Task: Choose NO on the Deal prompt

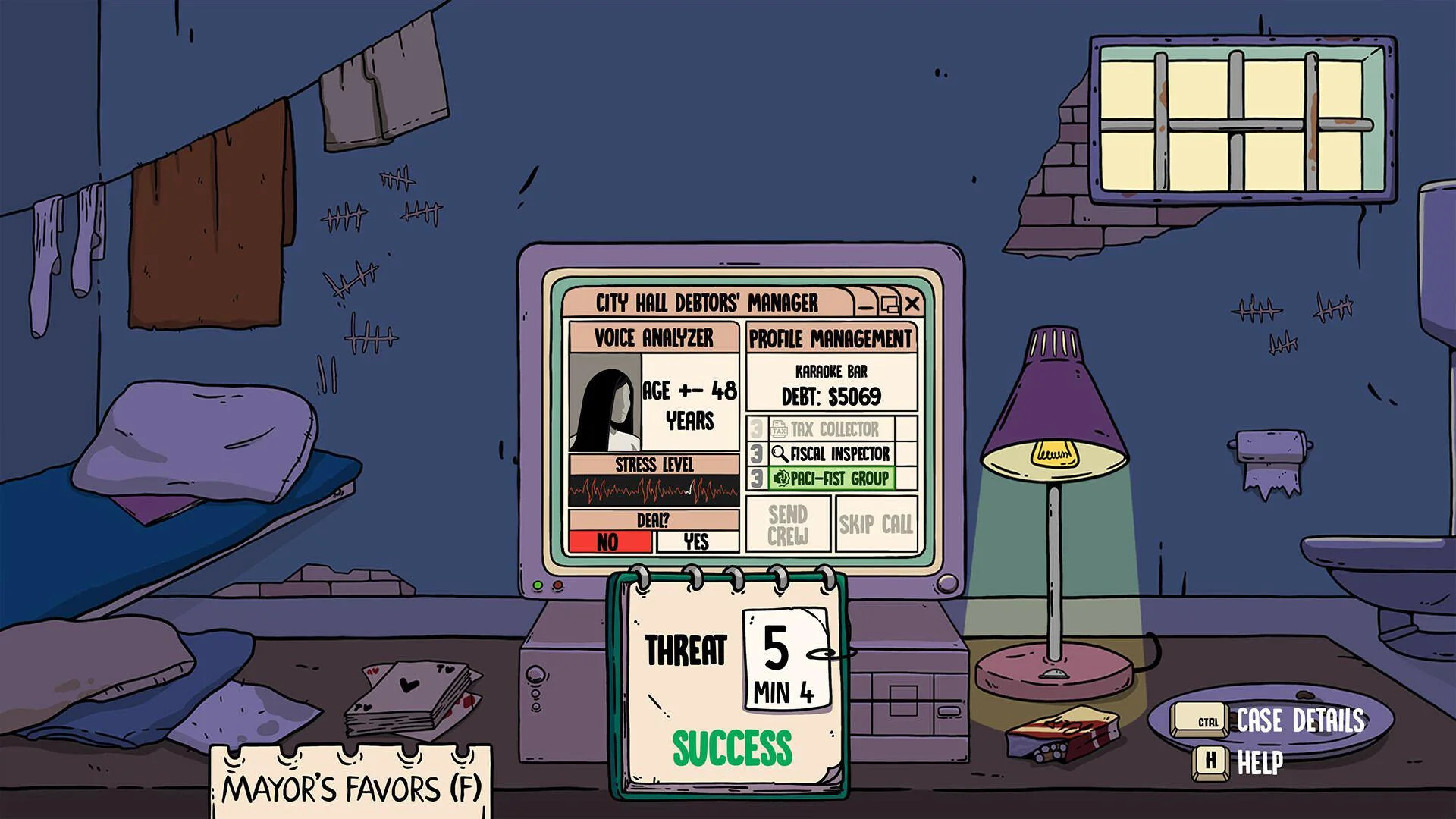Action: click(610, 541)
